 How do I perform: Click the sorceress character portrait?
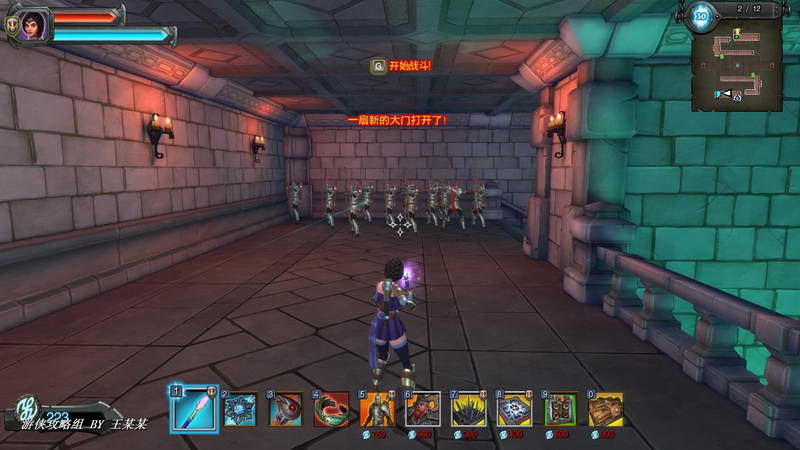pyautogui.click(x=31, y=25)
